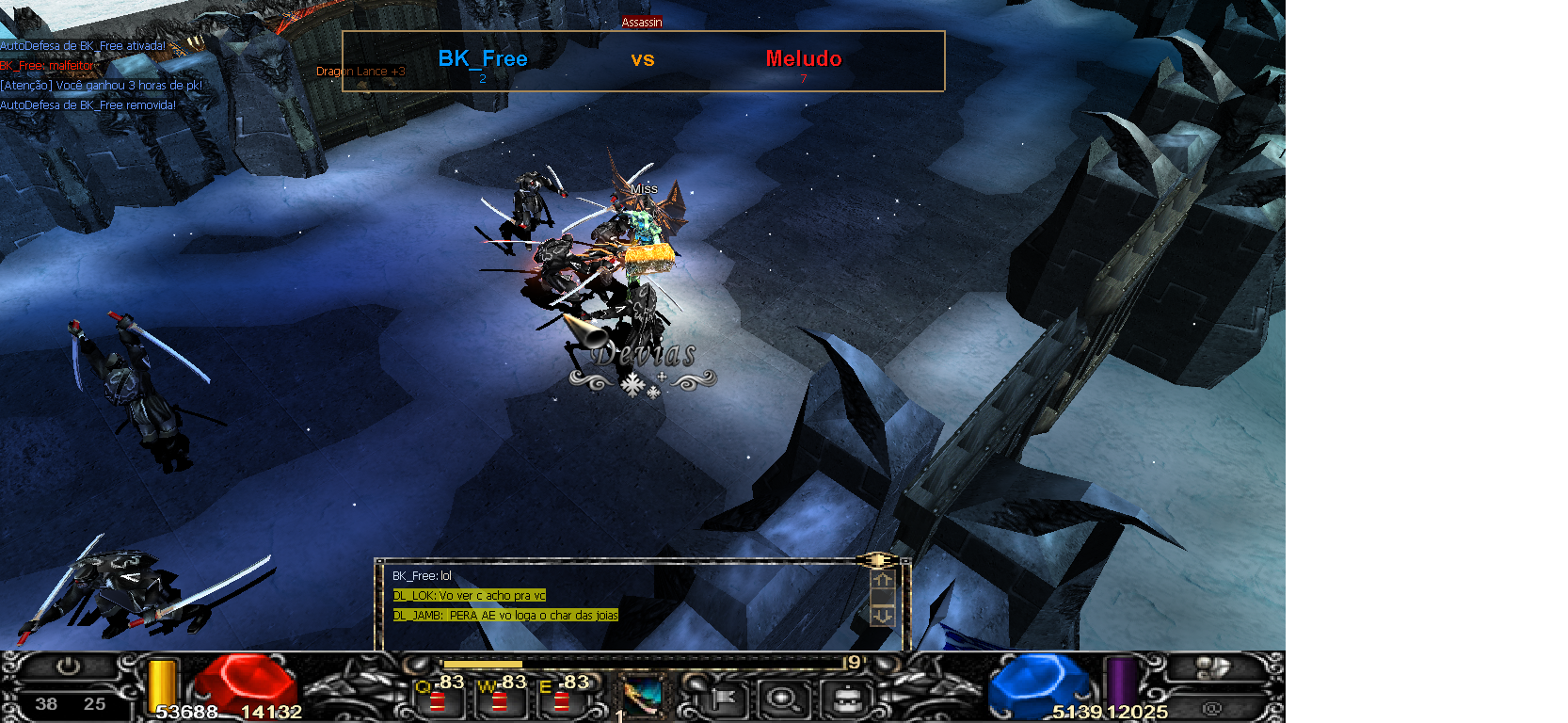Open the chest inventory button
Viewport: 1568px width, 723px height.
(x=847, y=699)
